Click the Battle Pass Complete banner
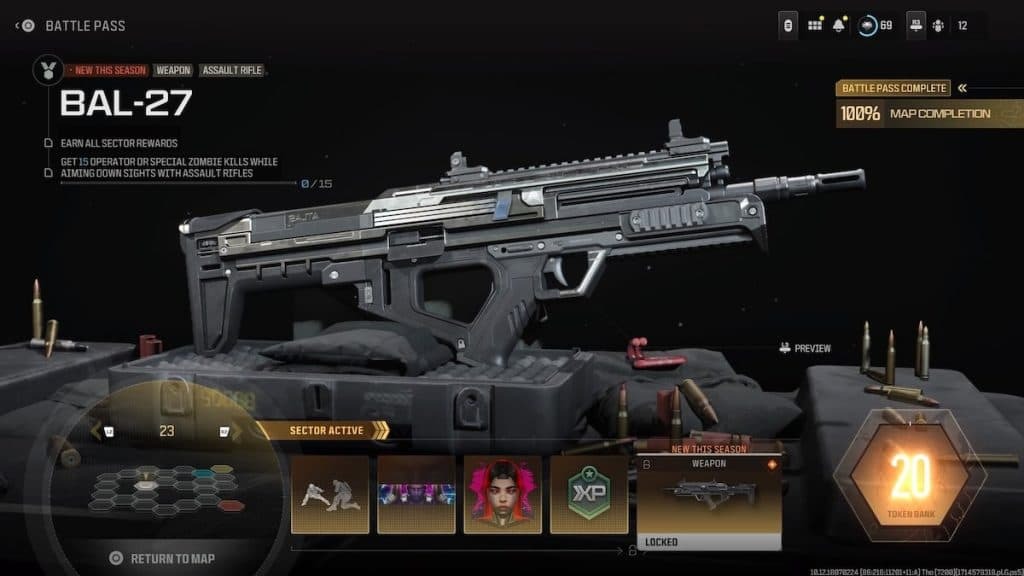The image size is (1024, 576). [x=893, y=88]
